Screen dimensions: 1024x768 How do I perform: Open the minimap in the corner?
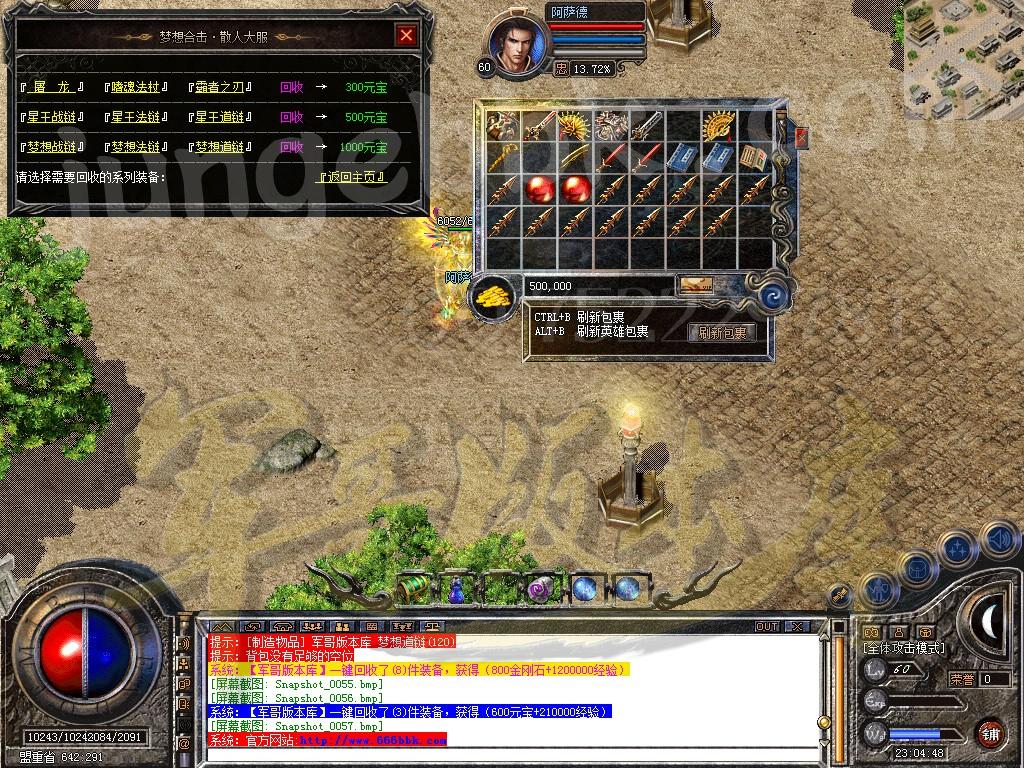click(962, 60)
